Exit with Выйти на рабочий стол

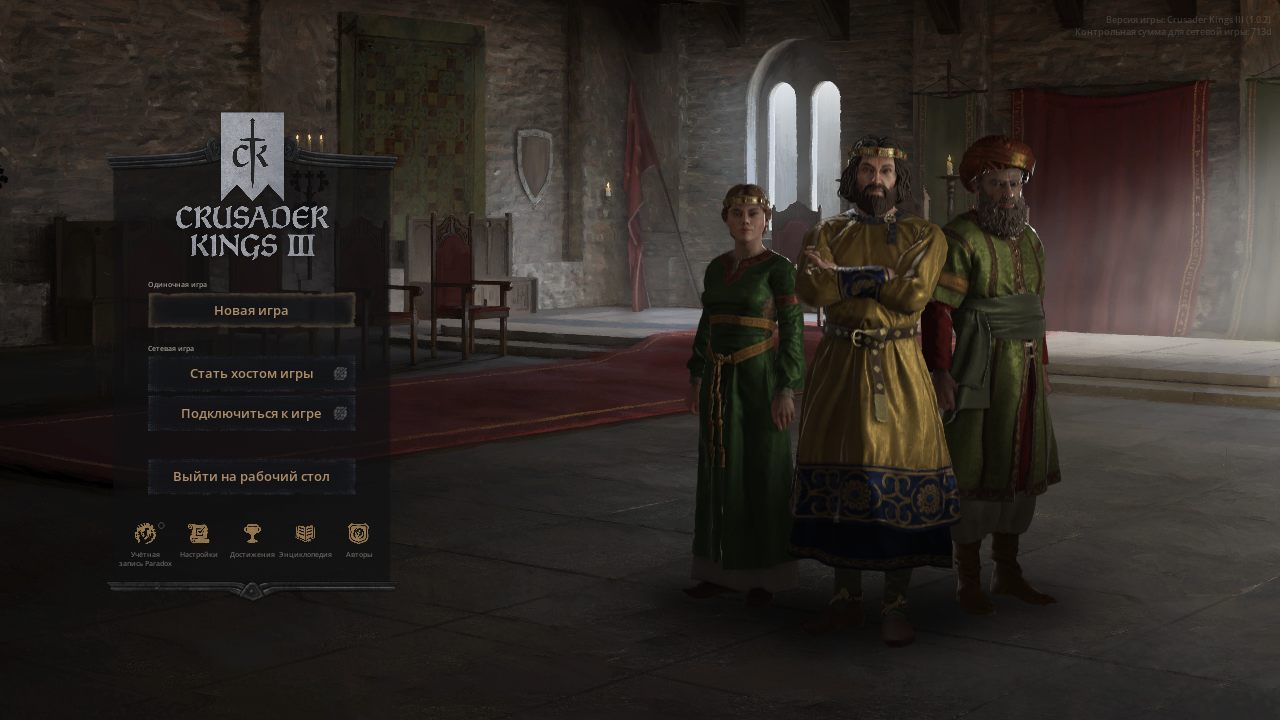point(251,475)
